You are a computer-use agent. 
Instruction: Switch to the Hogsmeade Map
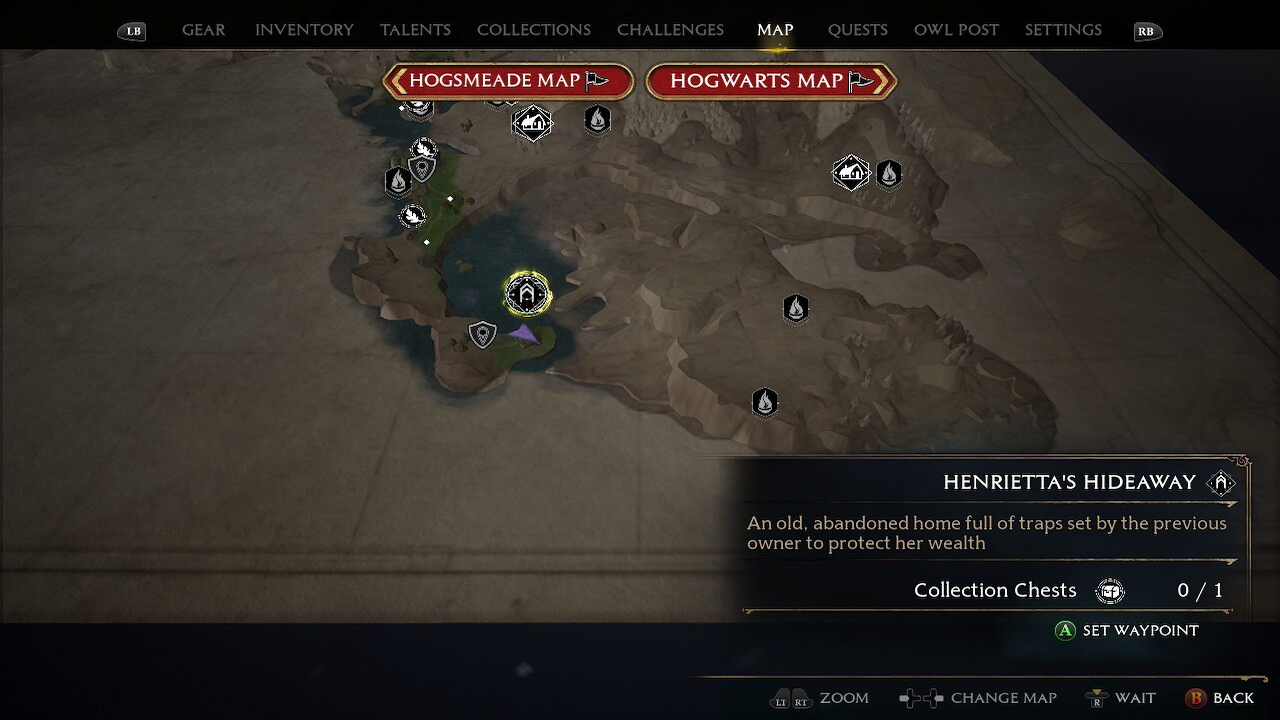pyautogui.click(x=508, y=81)
